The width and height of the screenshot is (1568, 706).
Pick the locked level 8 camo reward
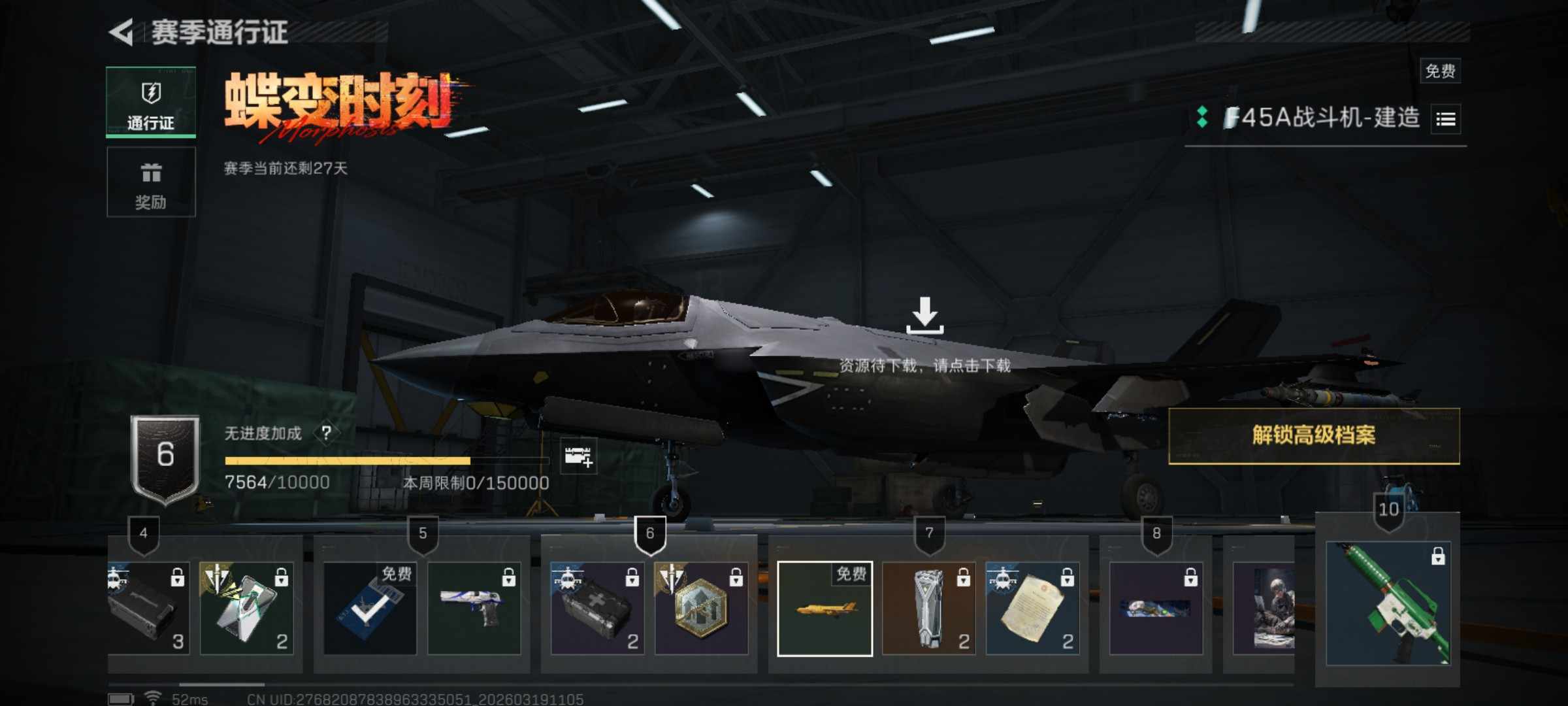pos(1156,609)
